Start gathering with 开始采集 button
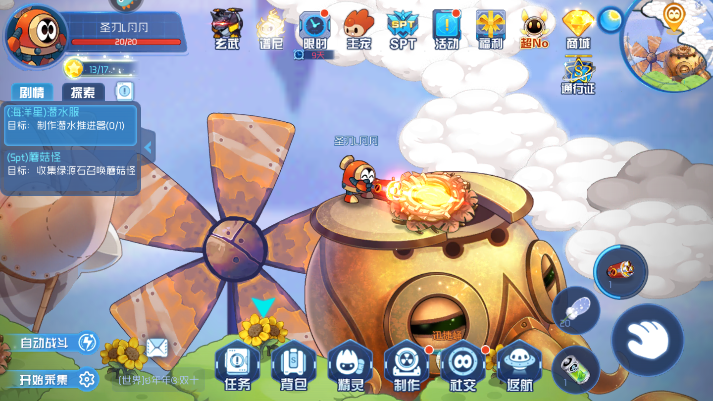 (56, 379)
